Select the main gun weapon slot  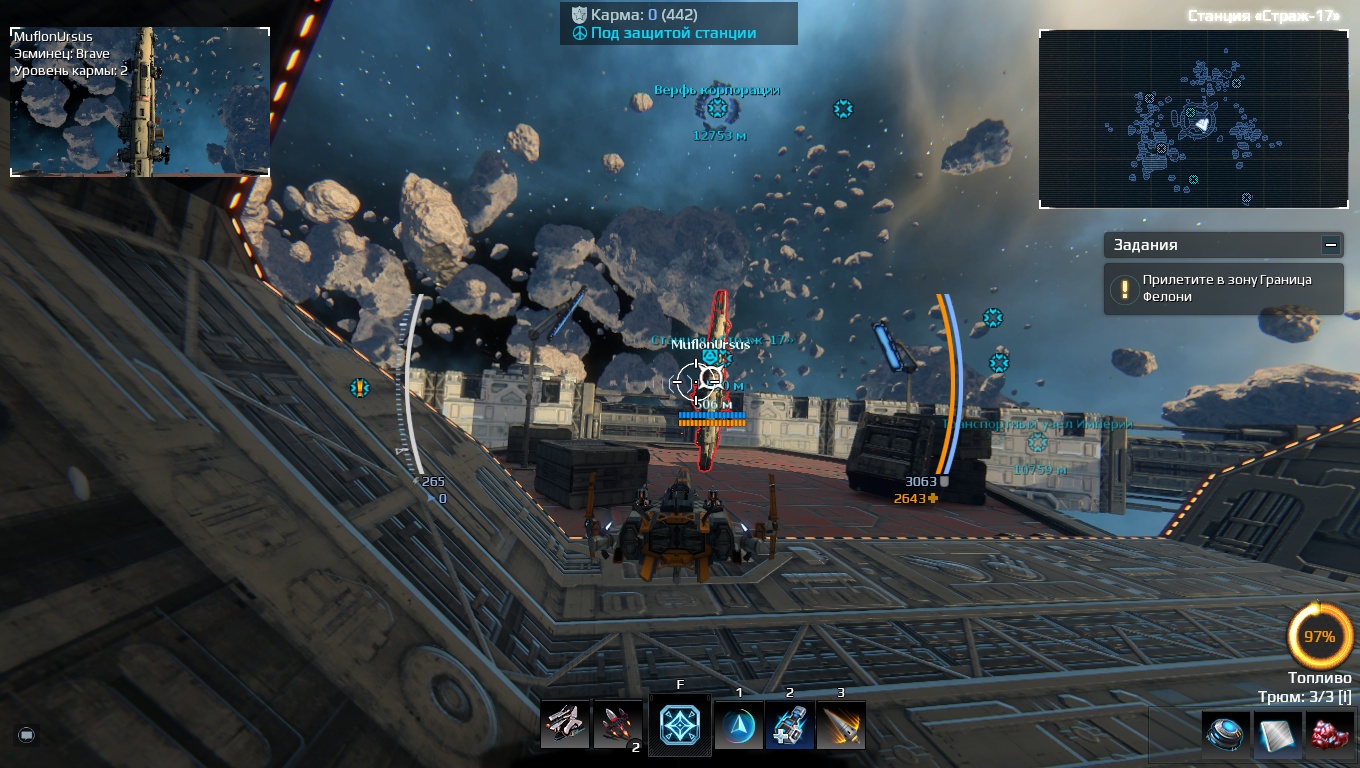coord(565,724)
